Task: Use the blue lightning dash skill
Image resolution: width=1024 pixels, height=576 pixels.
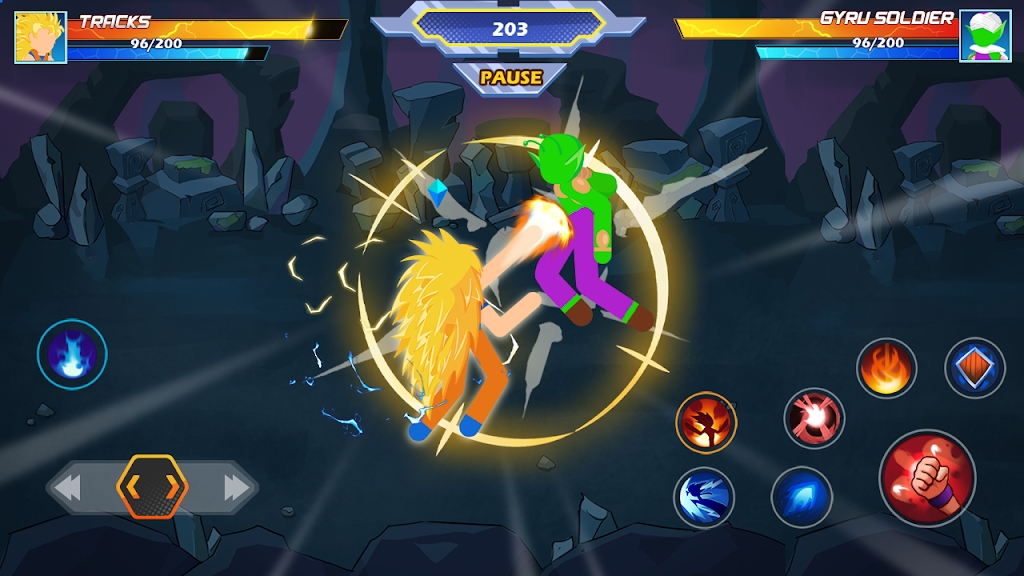Action: (704, 497)
